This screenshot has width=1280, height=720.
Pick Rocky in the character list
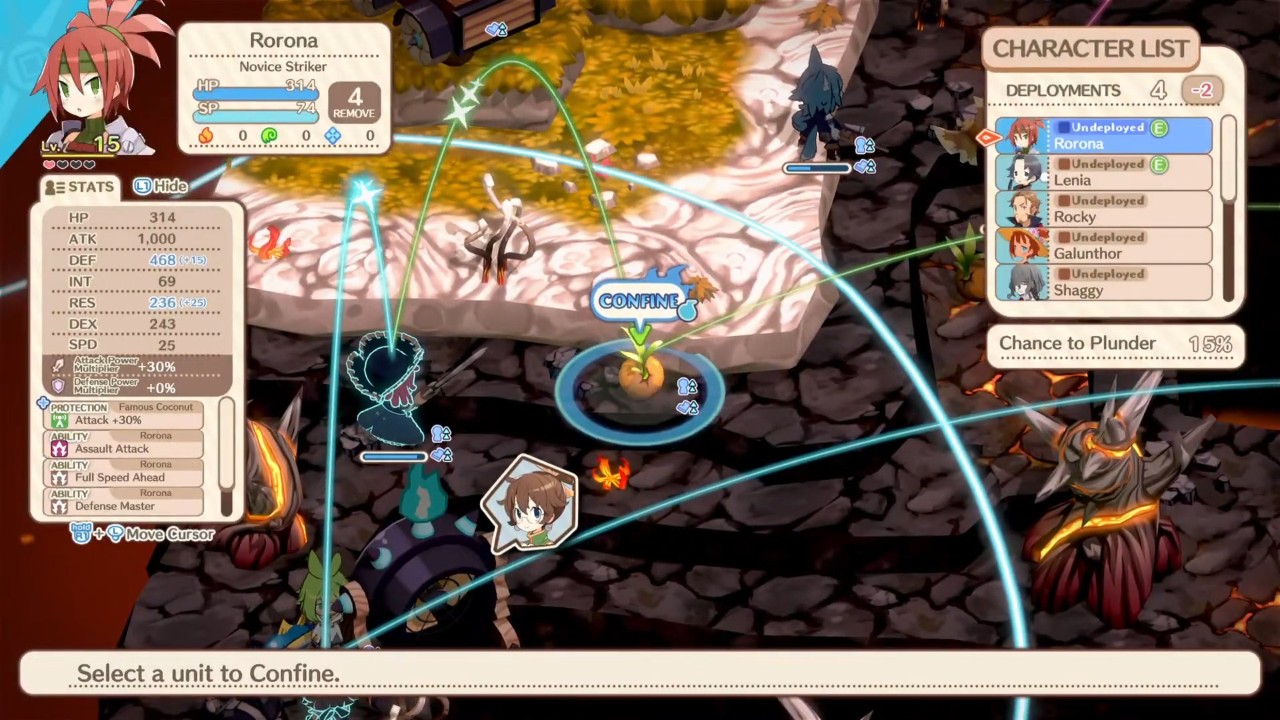coord(1105,209)
